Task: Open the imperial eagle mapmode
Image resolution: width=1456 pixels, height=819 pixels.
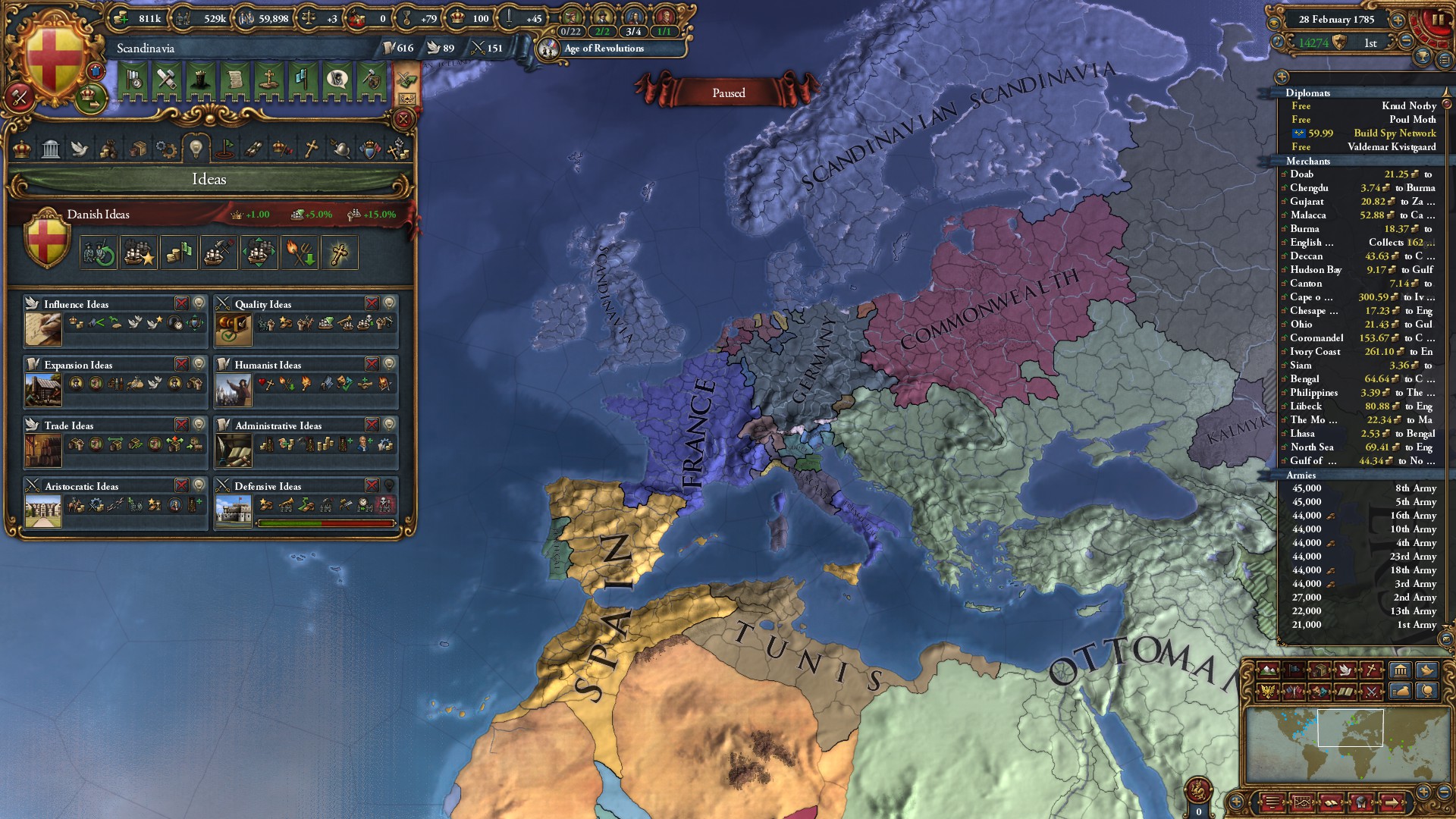Action: [1268, 692]
